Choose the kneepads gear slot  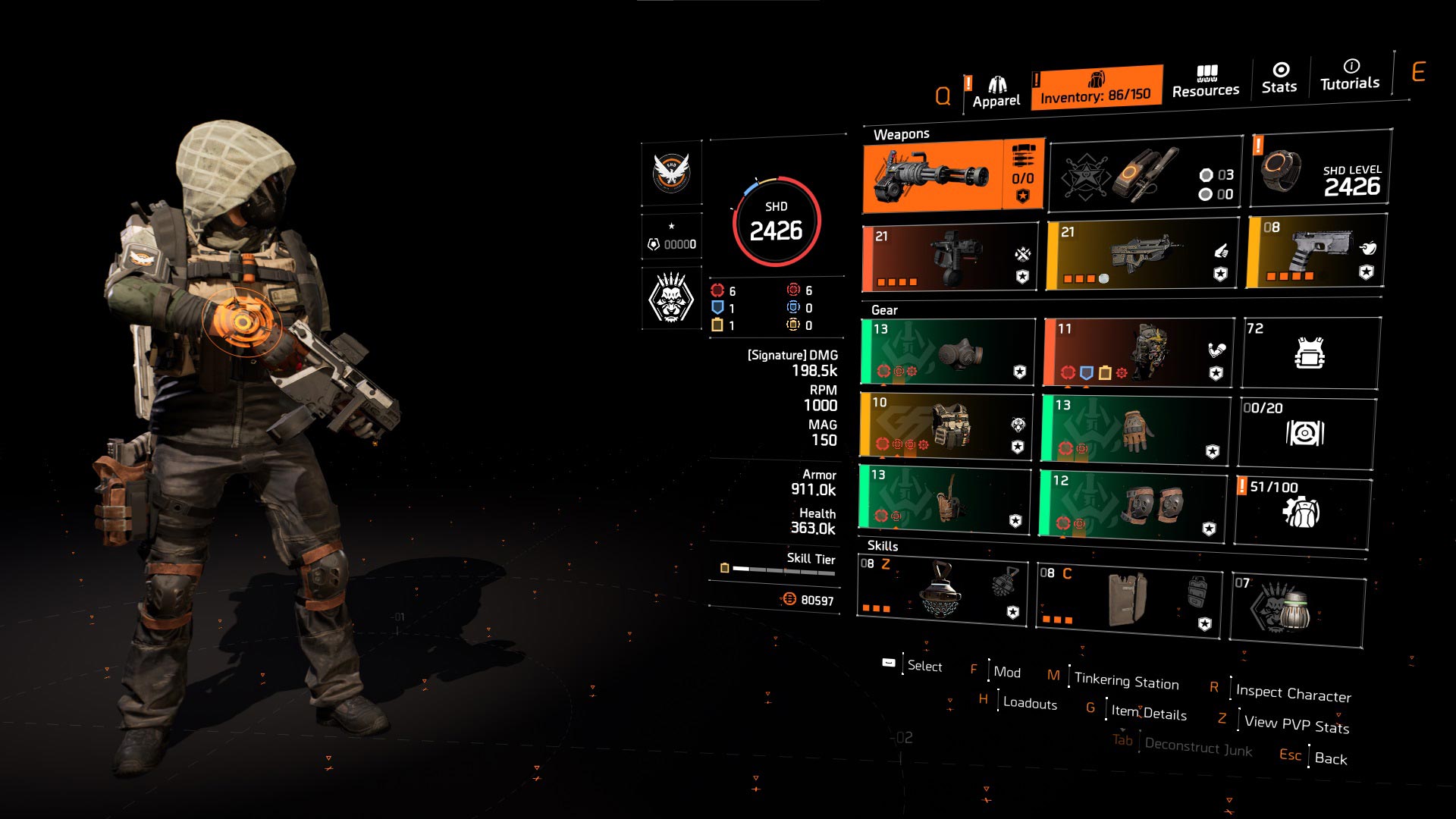click(x=1133, y=504)
